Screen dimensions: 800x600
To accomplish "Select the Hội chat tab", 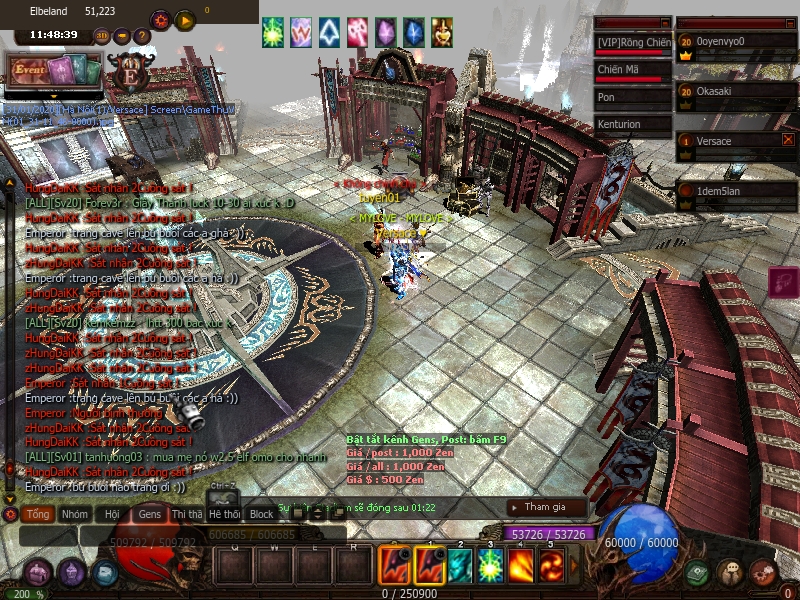I will (x=111, y=513).
